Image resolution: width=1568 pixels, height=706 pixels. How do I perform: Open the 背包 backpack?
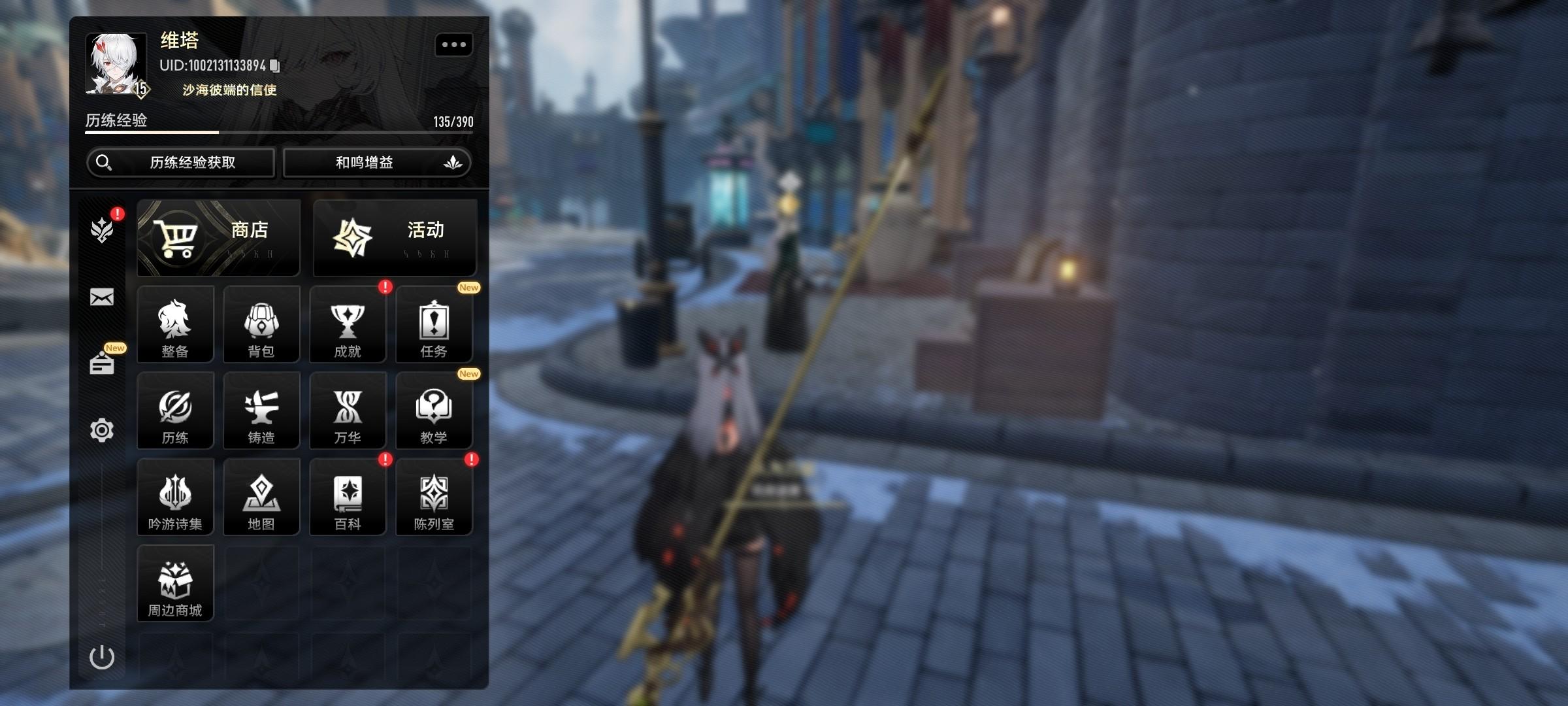tap(261, 324)
